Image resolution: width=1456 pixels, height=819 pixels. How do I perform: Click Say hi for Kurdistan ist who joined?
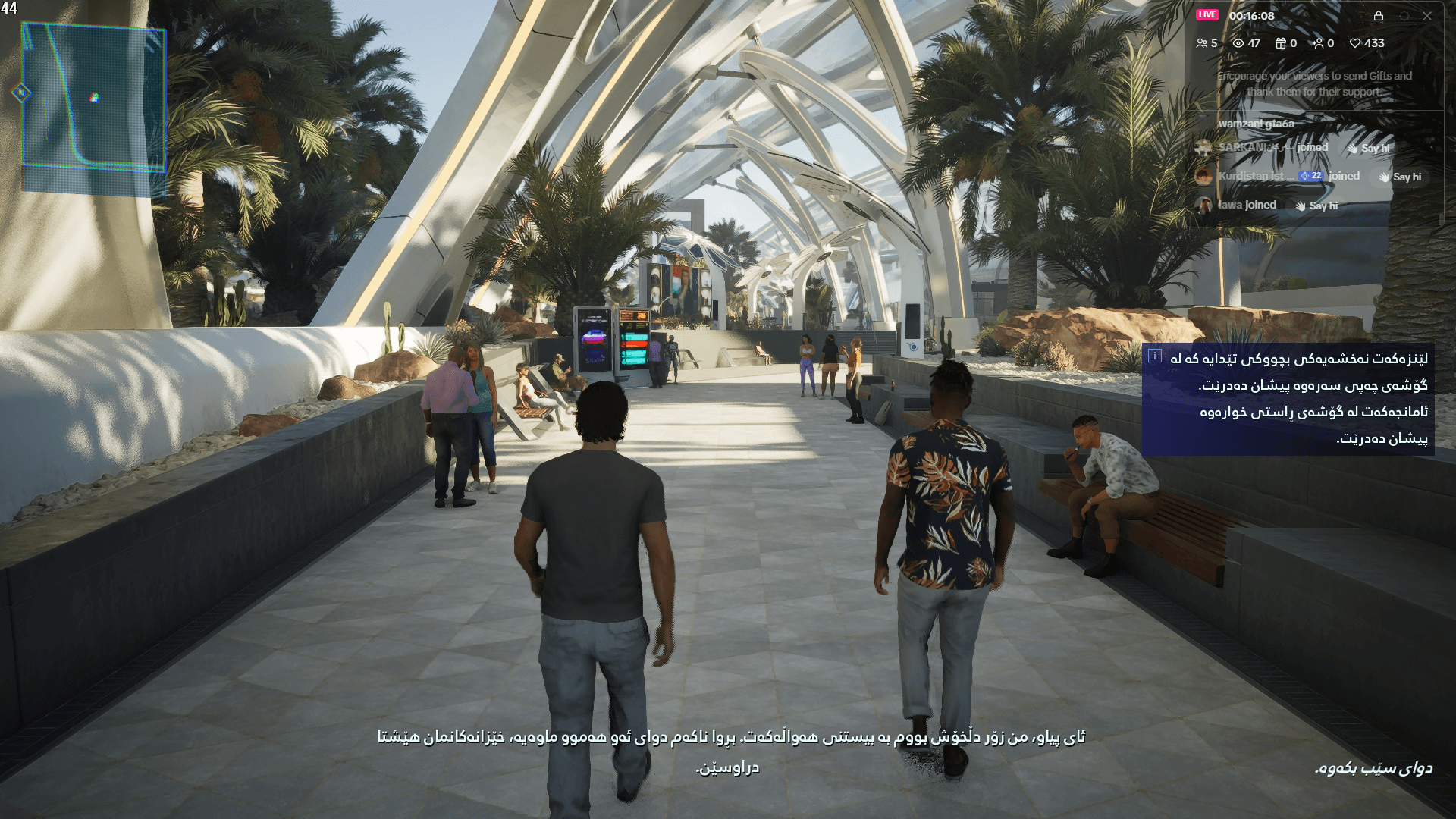click(x=1407, y=177)
